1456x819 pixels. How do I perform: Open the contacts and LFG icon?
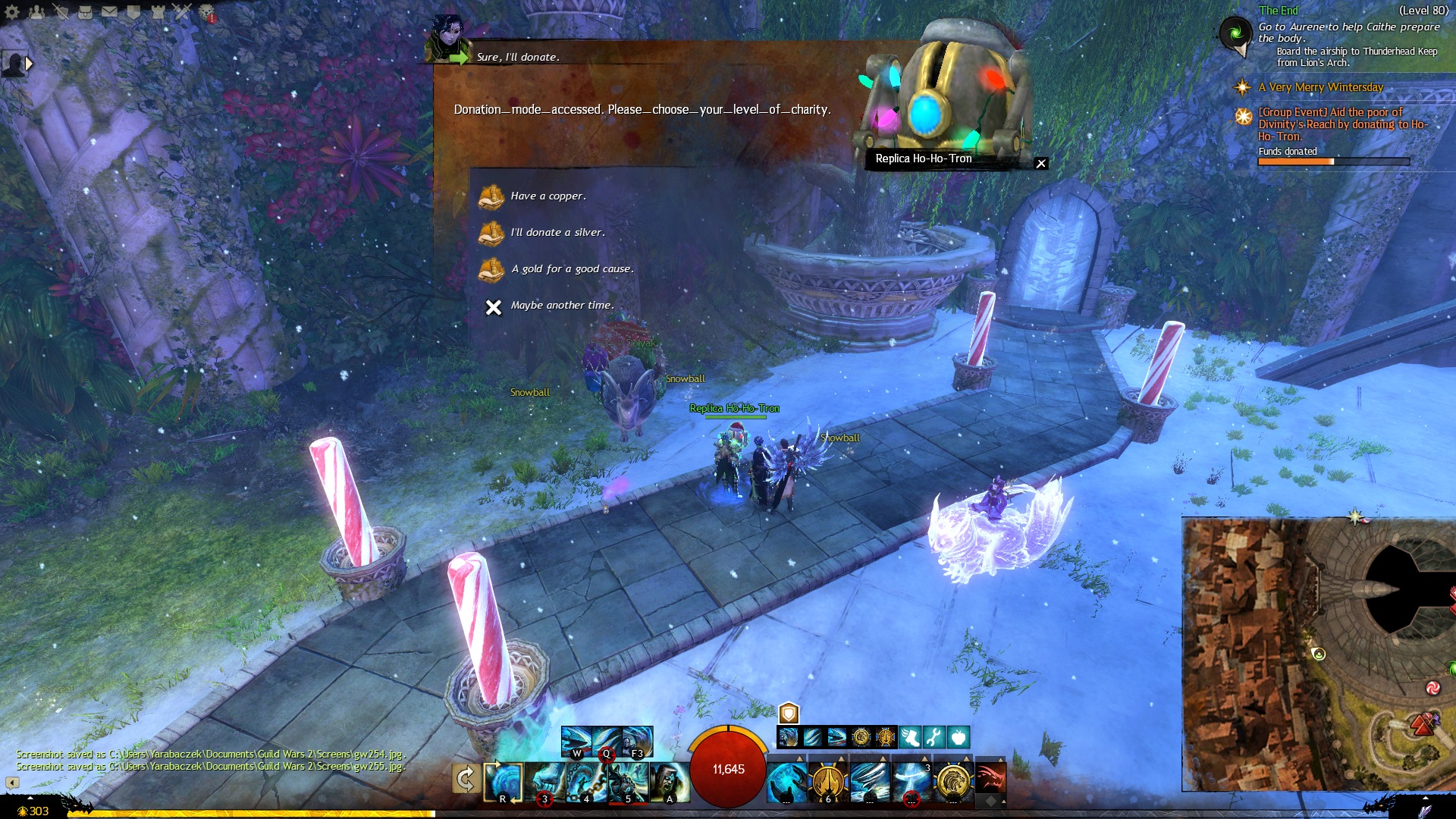tap(36, 12)
